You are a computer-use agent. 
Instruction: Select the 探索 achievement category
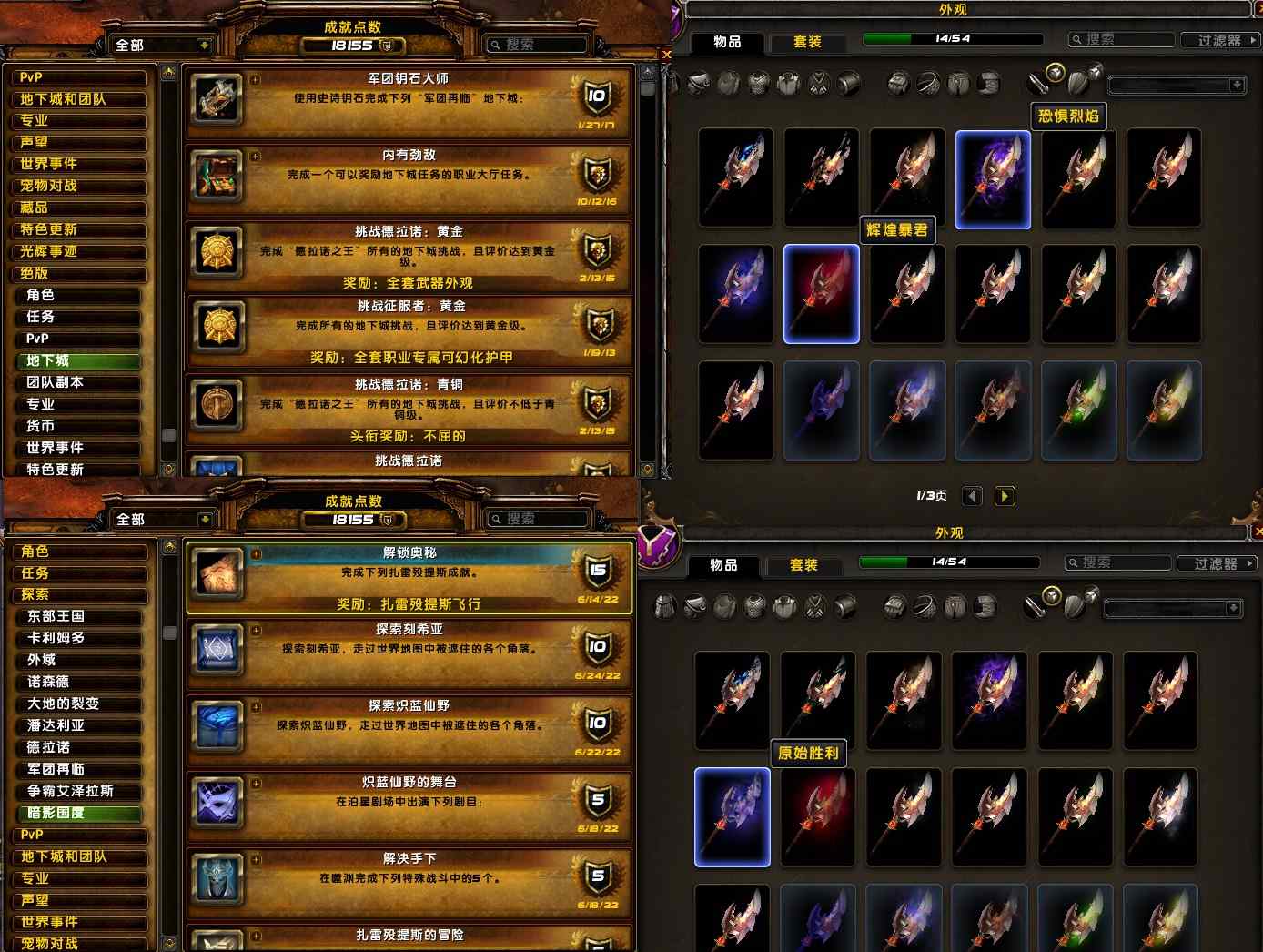pos(77,594)
